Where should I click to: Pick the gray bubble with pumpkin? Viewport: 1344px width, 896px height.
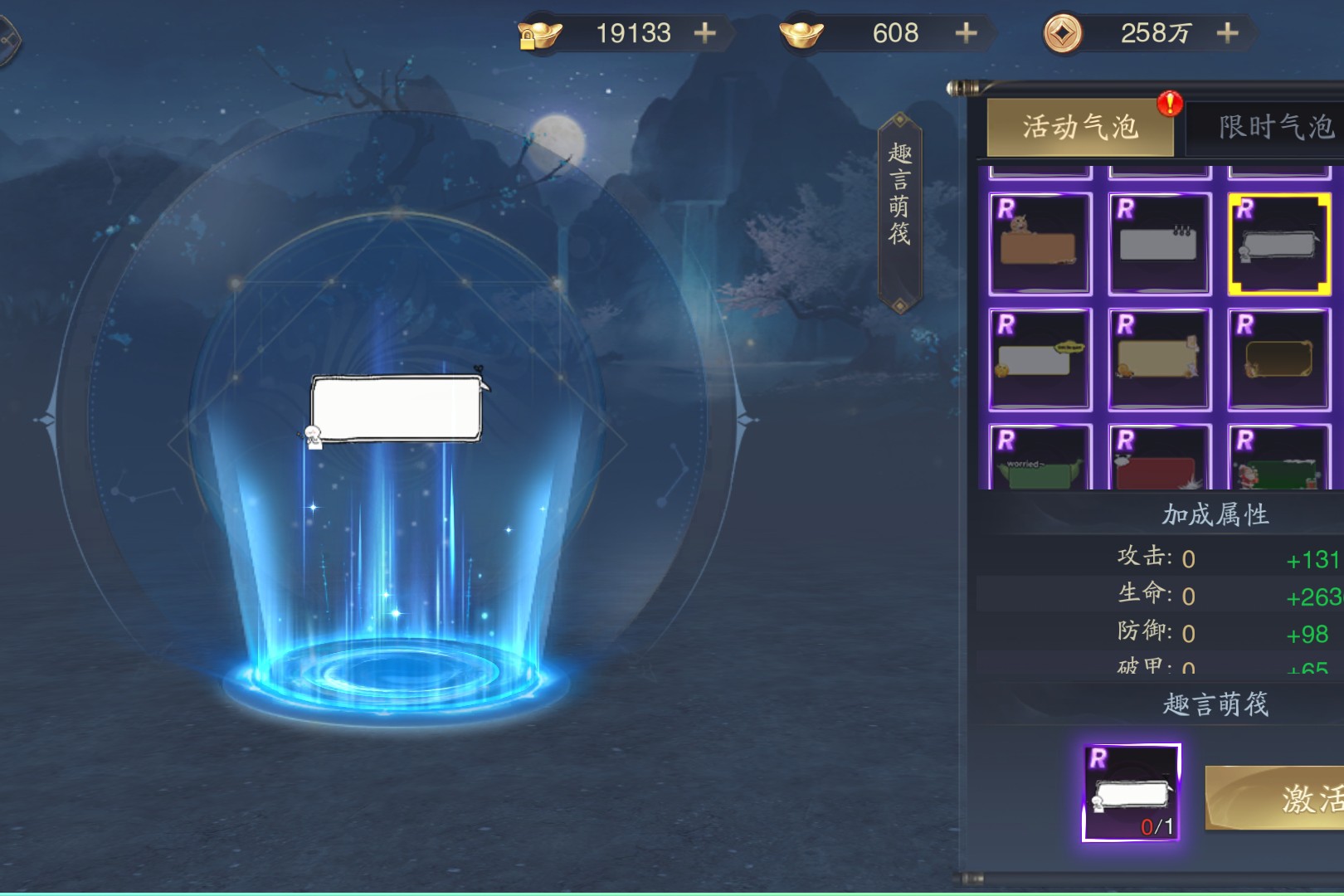1040,359
